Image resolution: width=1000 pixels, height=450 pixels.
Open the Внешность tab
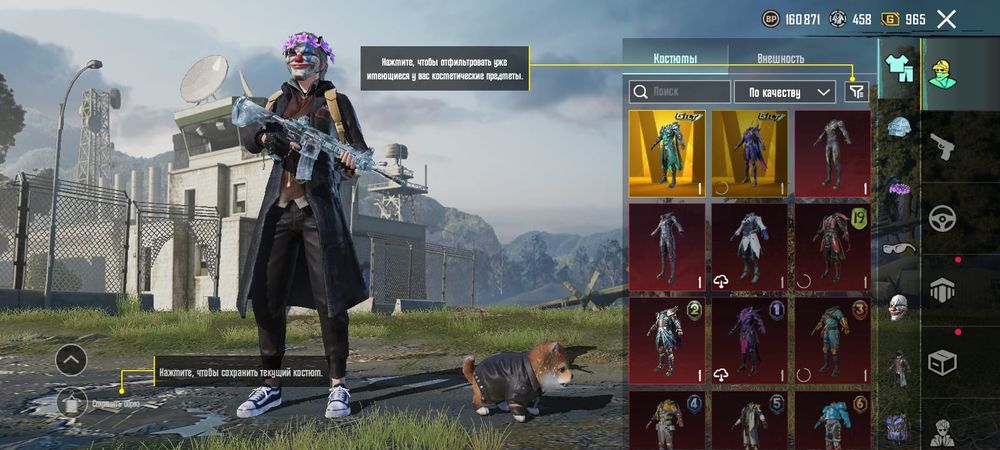click(x=780, y=59)
